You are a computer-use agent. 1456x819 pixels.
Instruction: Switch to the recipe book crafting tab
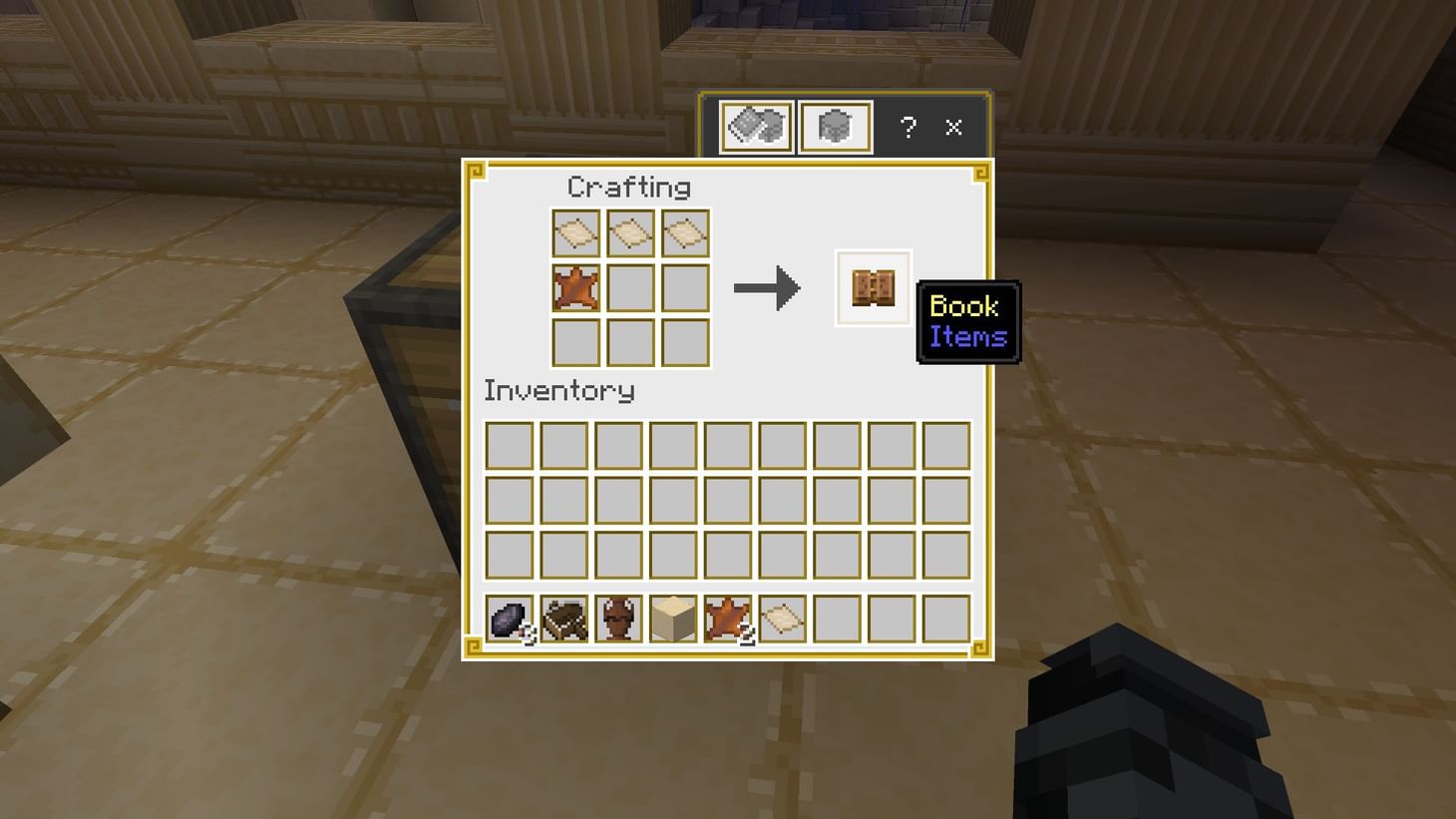click(755, 126)
